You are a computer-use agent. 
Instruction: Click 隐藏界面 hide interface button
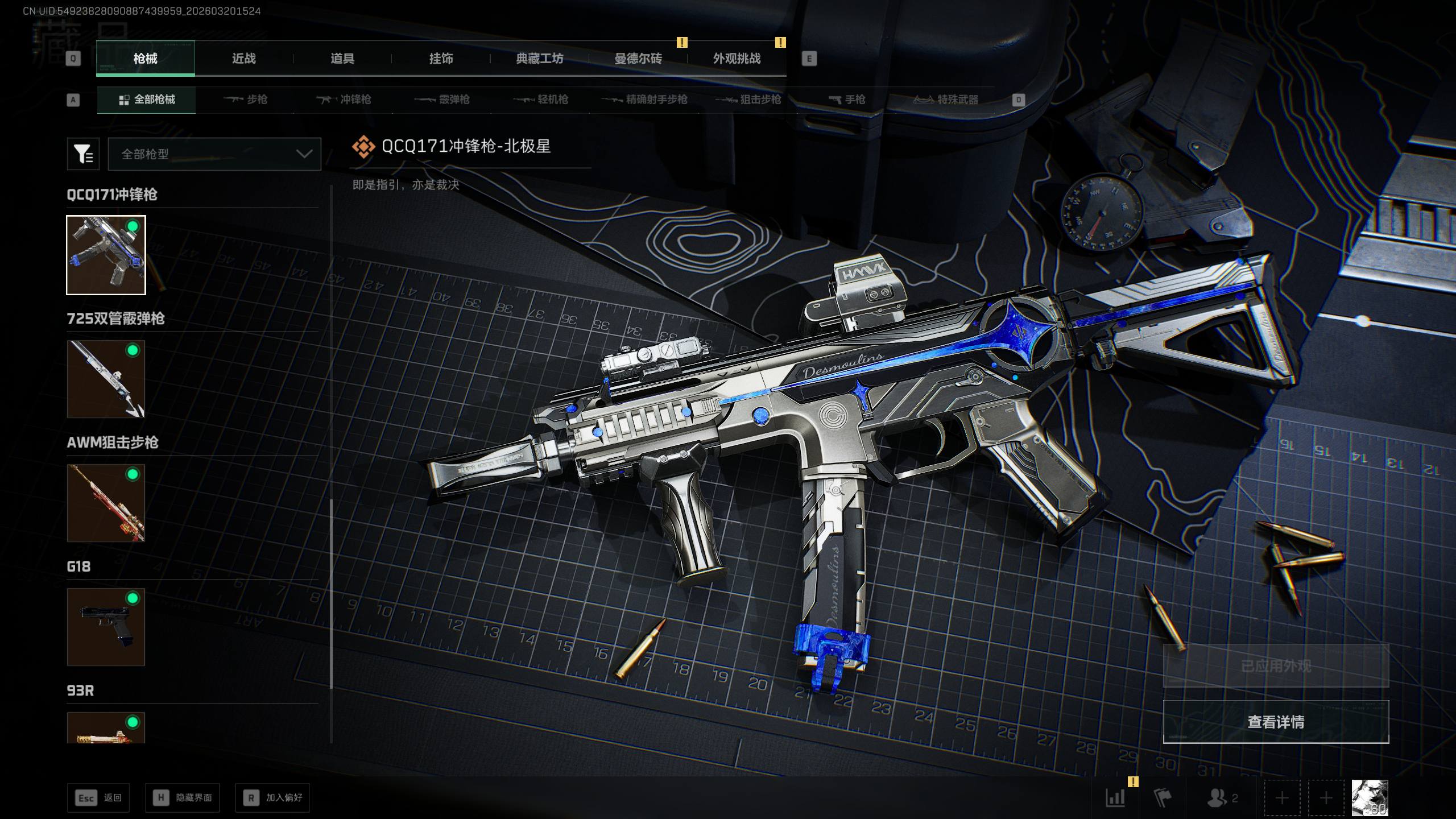[x=182, y=798]
